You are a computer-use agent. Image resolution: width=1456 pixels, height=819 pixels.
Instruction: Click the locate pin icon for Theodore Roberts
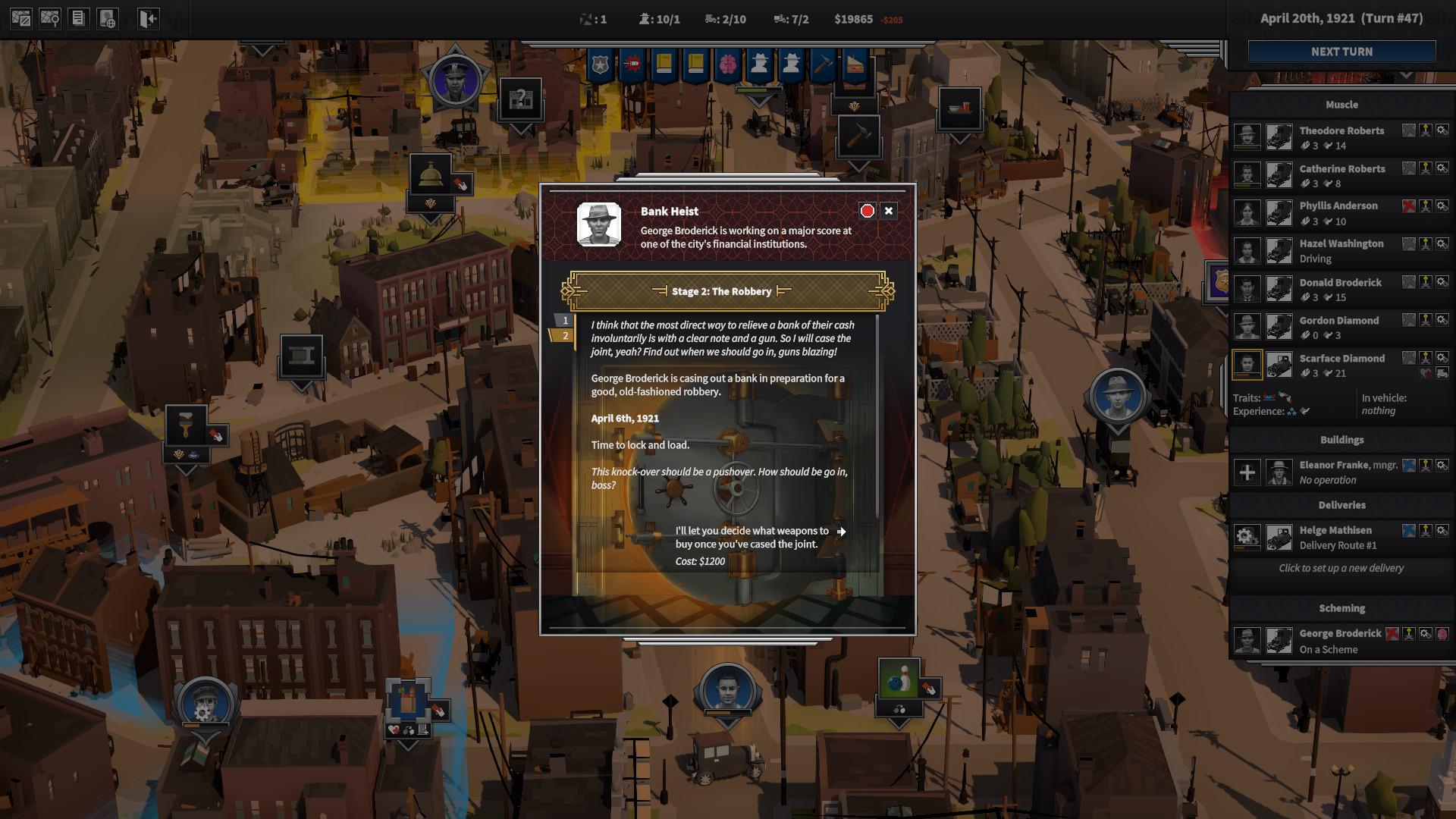[1426, 131]
